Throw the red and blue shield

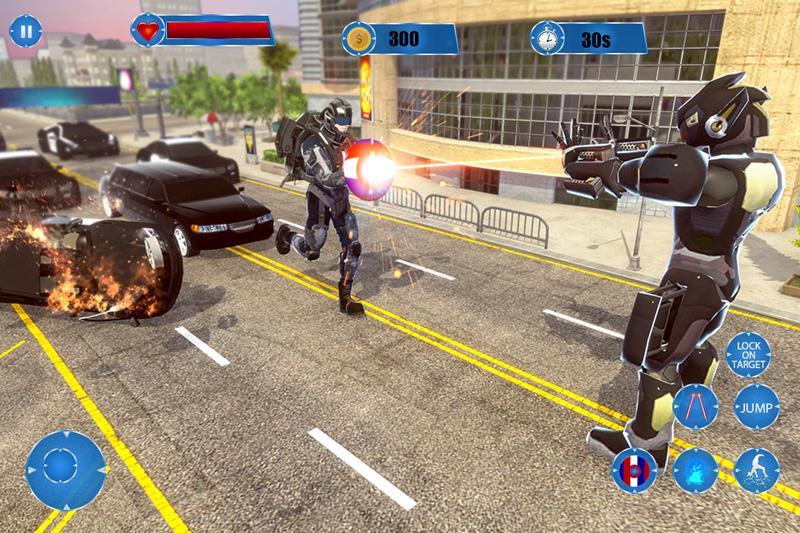[x=634, y=468]
